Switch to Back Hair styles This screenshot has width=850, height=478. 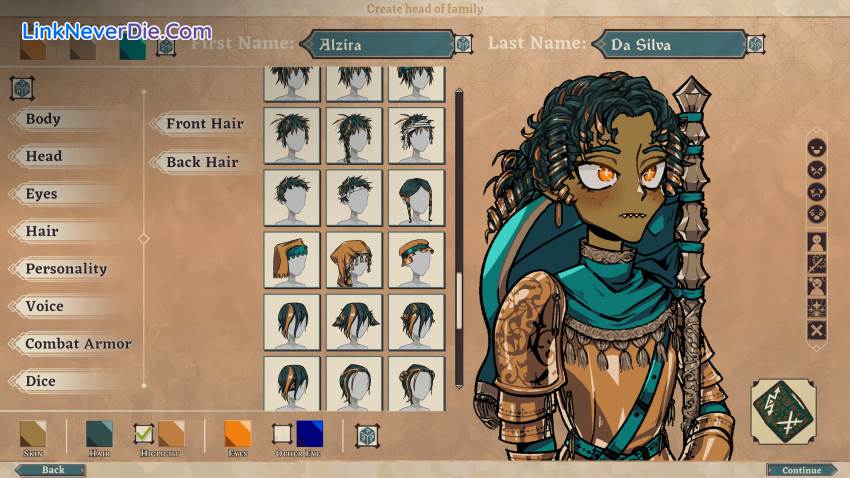202,162
